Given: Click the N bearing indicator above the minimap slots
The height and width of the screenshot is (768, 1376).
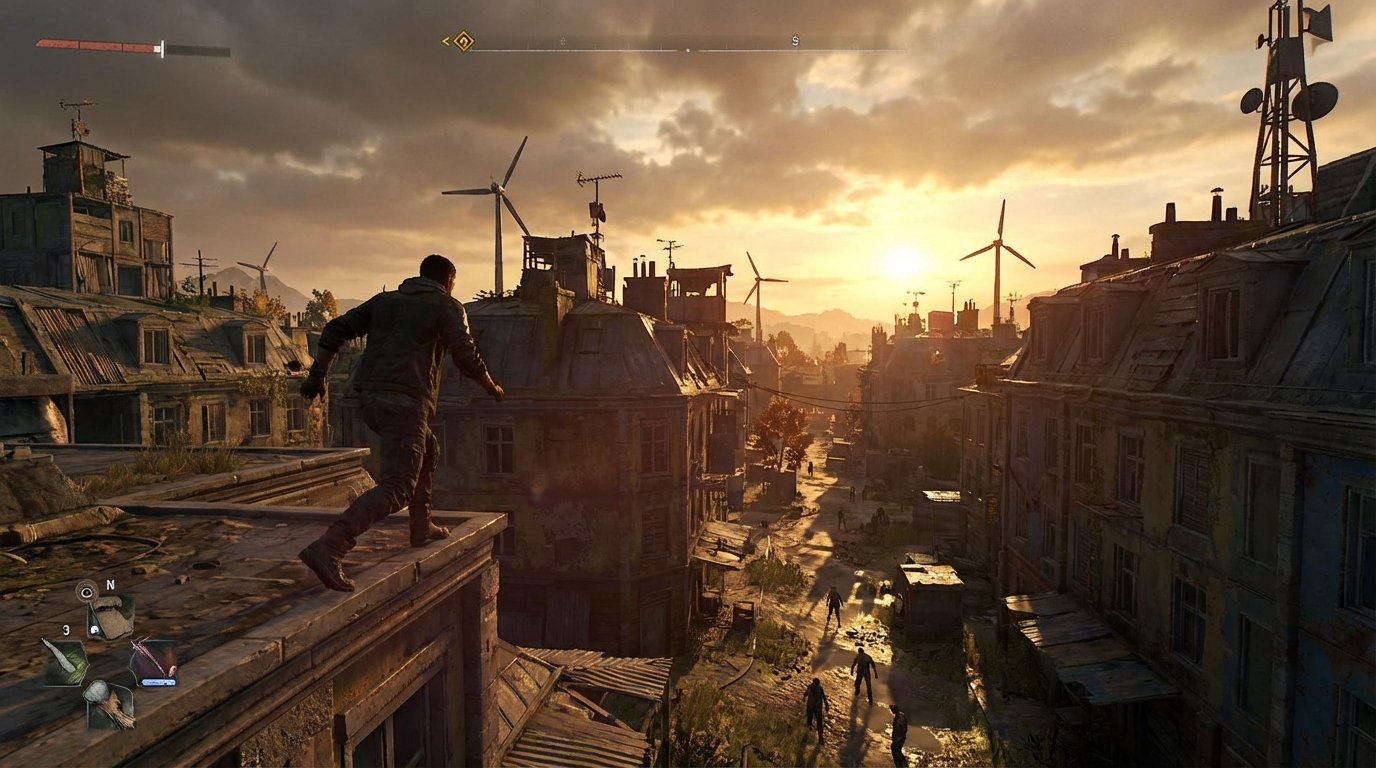Looking at the screenshot, I should [110, 583].
